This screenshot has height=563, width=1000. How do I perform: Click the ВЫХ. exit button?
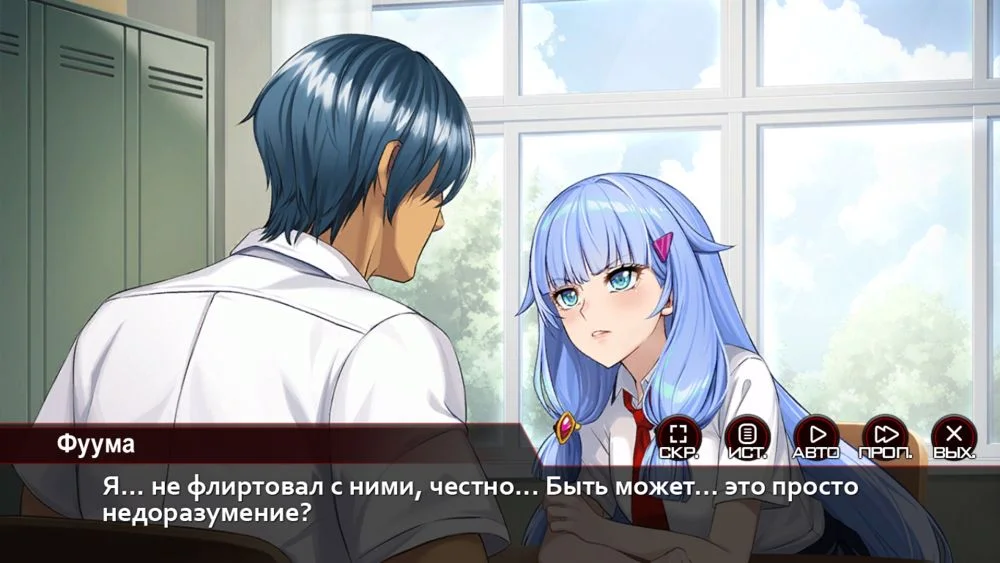[x=954, y=436]
